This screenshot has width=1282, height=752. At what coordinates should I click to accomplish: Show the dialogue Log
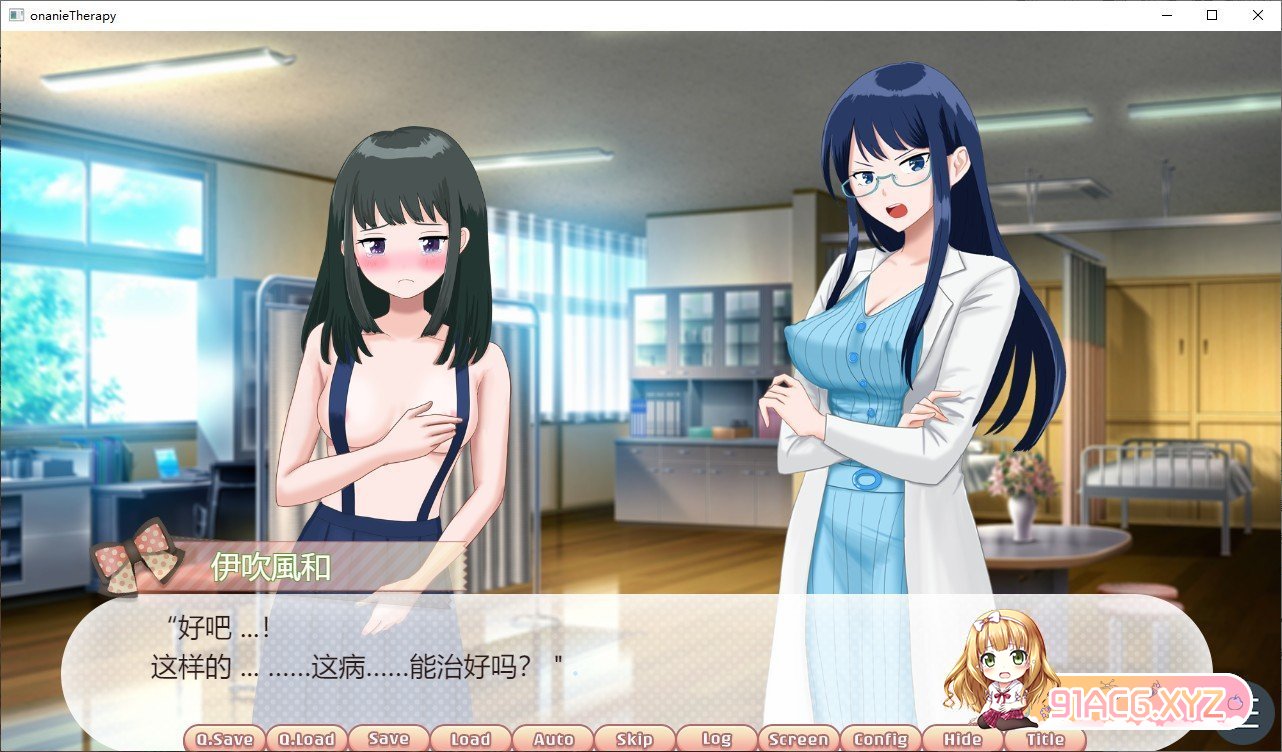(716, 739)
